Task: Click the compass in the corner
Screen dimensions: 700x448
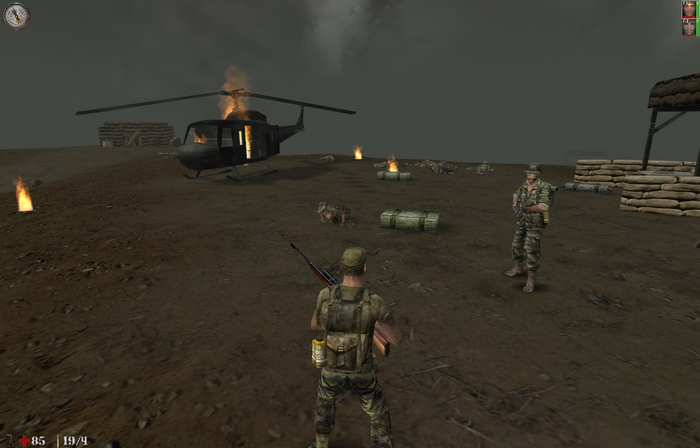Action: (x=16, y=15)
